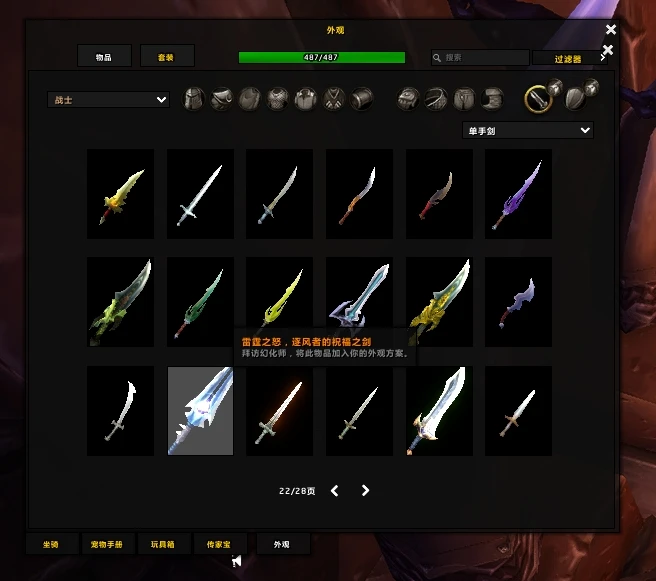The width and height of the screenshot is (656, 581).
Task: Show the 玩具箱 (Toy Box) tab
Action: [x=162, y=545]
